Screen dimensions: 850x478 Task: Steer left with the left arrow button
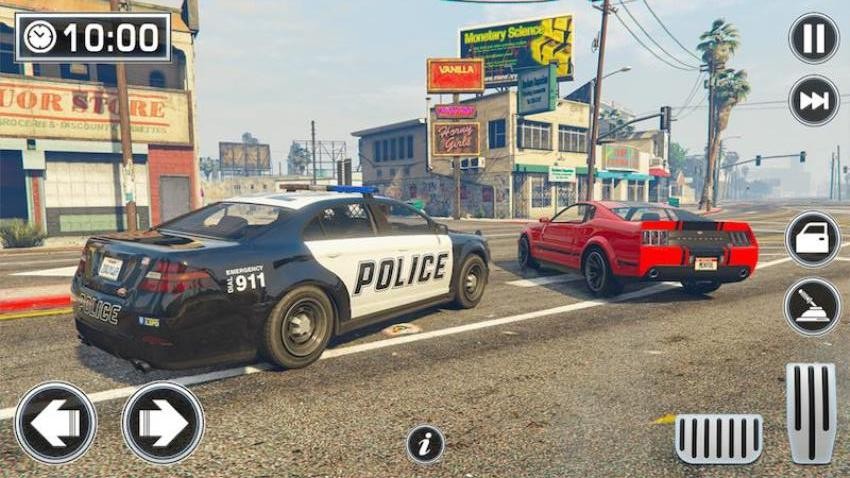click(56, 423)
